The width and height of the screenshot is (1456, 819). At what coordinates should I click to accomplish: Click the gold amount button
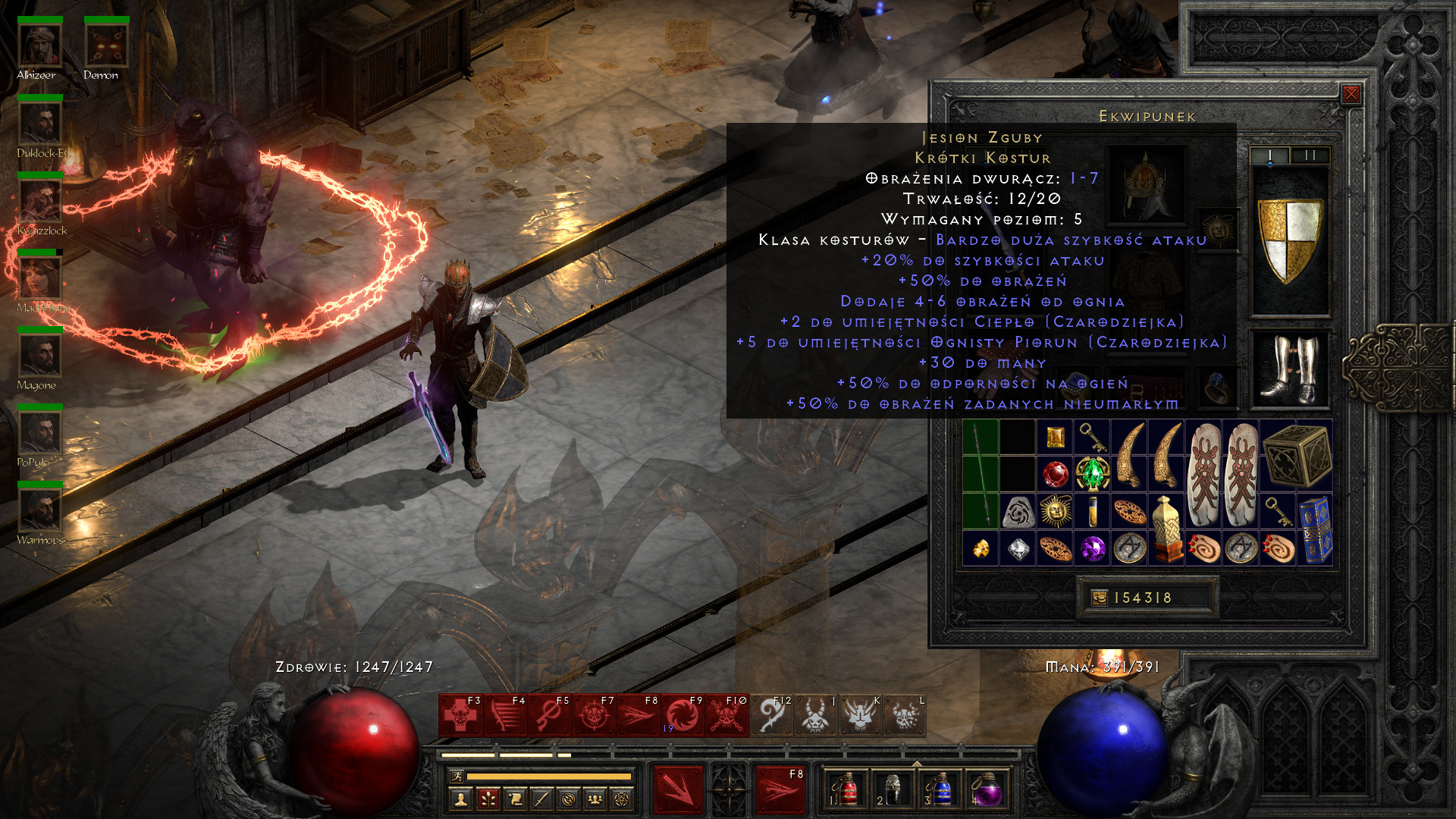(1100, 598)
